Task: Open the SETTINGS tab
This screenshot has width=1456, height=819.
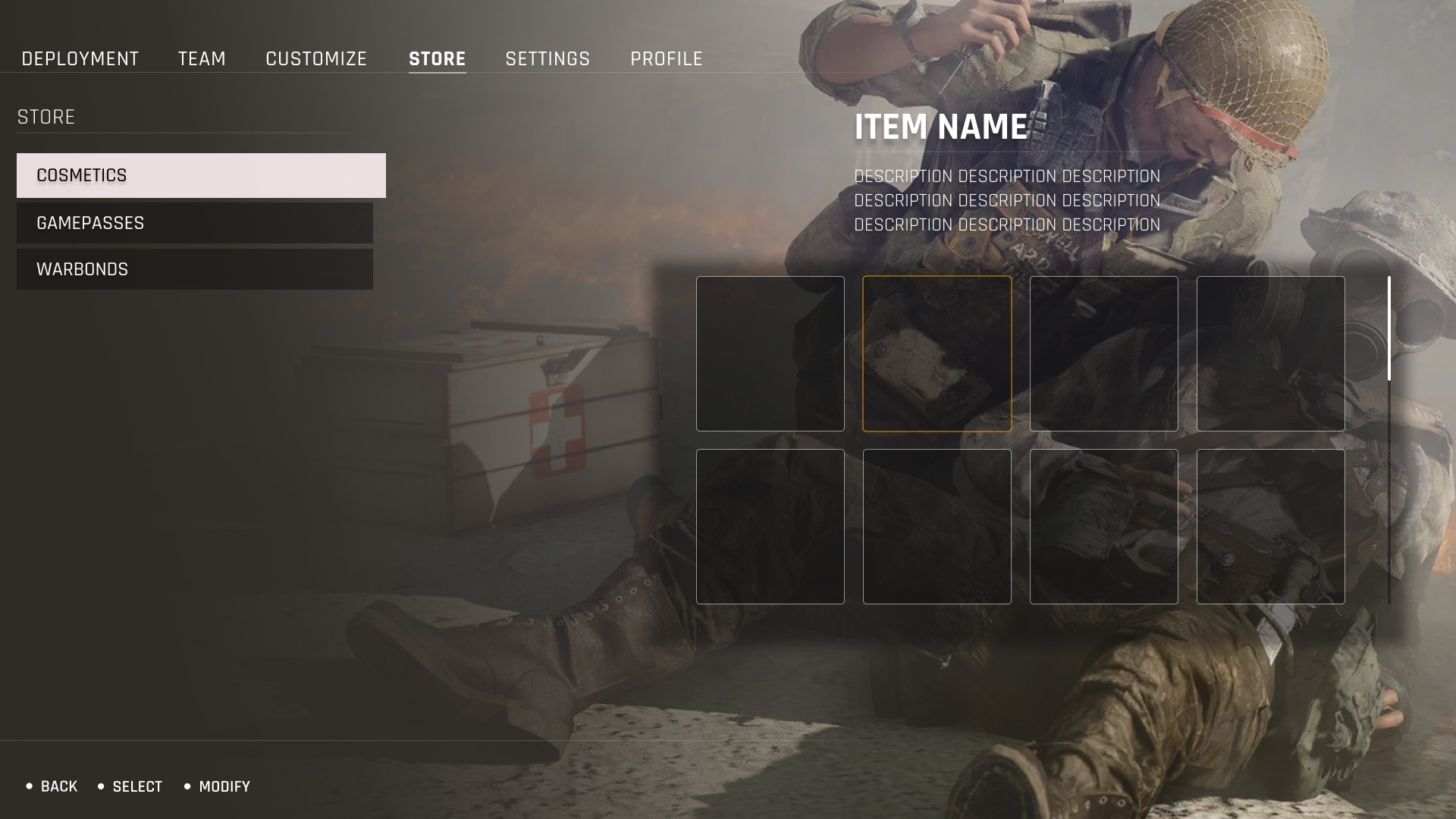Action: (548, 58)
